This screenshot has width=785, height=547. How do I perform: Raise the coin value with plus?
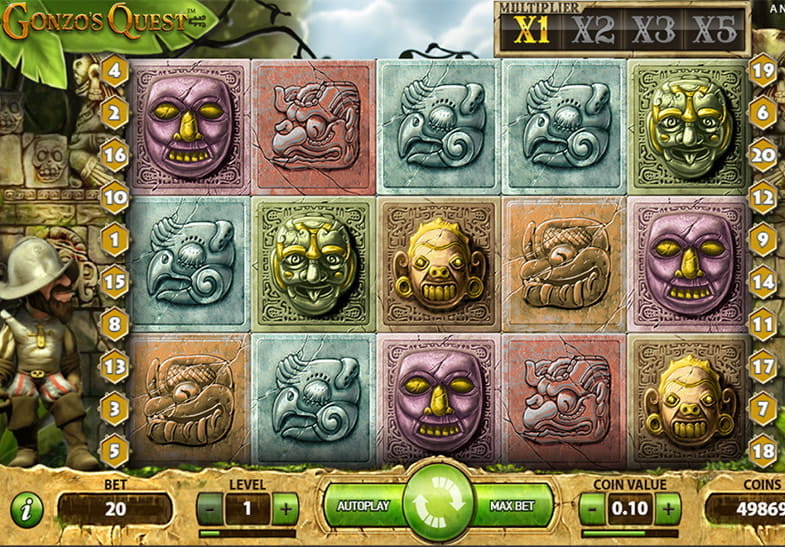[x=669, y=508]
